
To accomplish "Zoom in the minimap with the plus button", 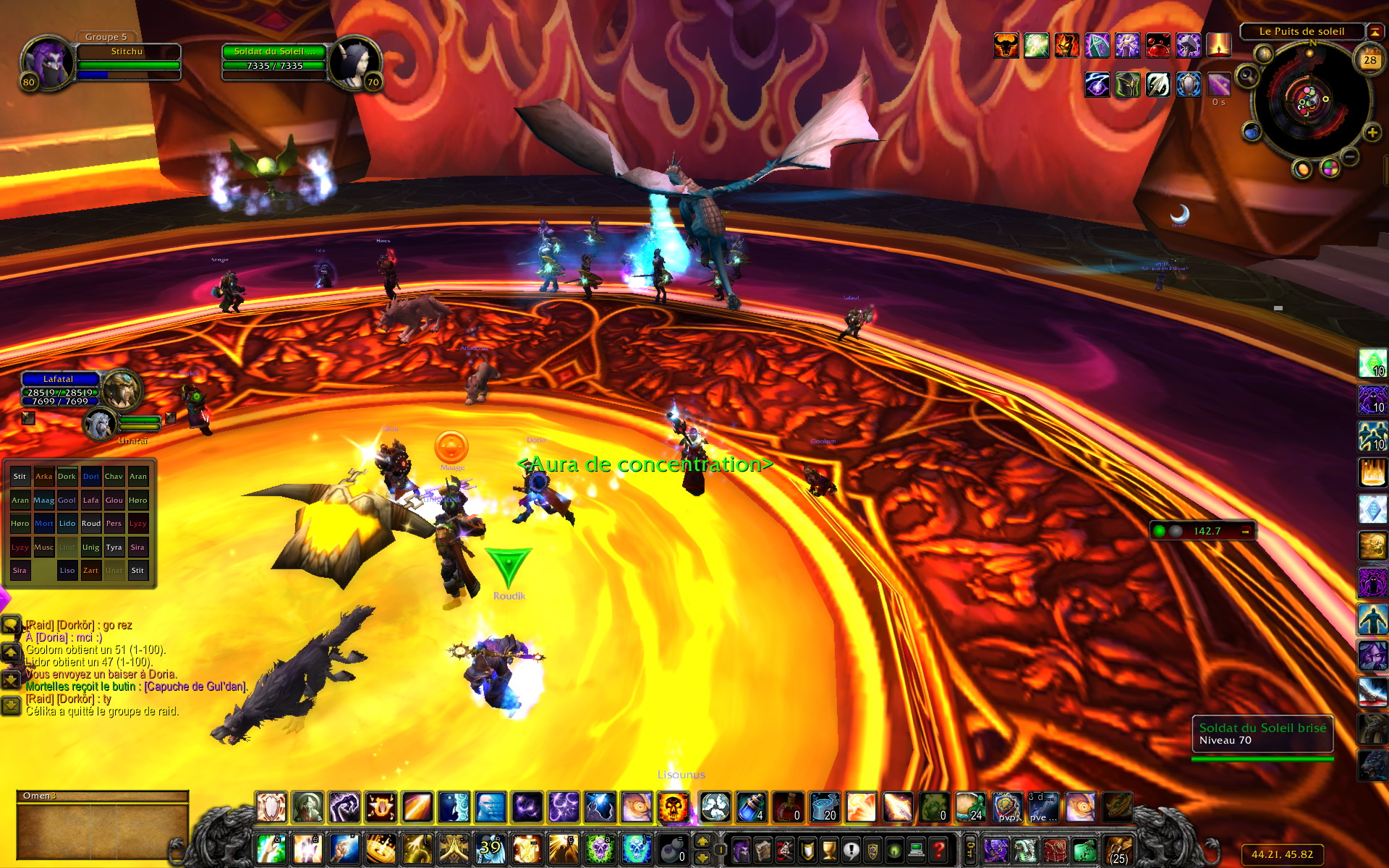I will (x=1372, y=132).
